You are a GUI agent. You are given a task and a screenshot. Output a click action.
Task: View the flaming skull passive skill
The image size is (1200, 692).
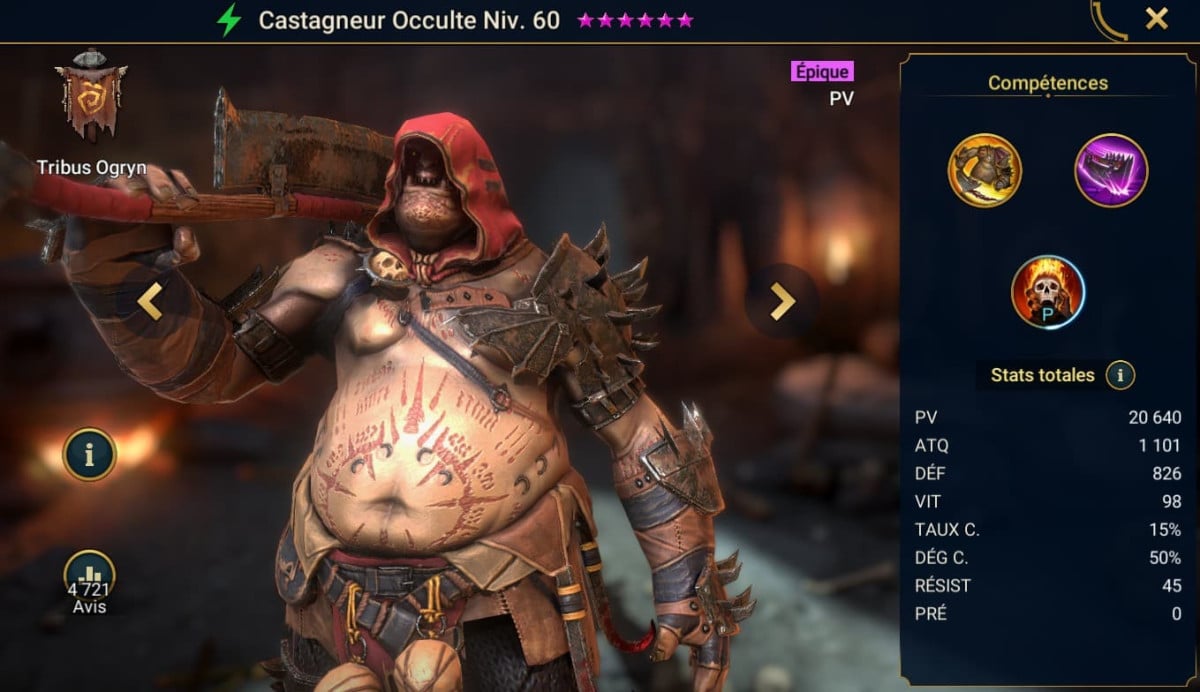pos(1048,292)
